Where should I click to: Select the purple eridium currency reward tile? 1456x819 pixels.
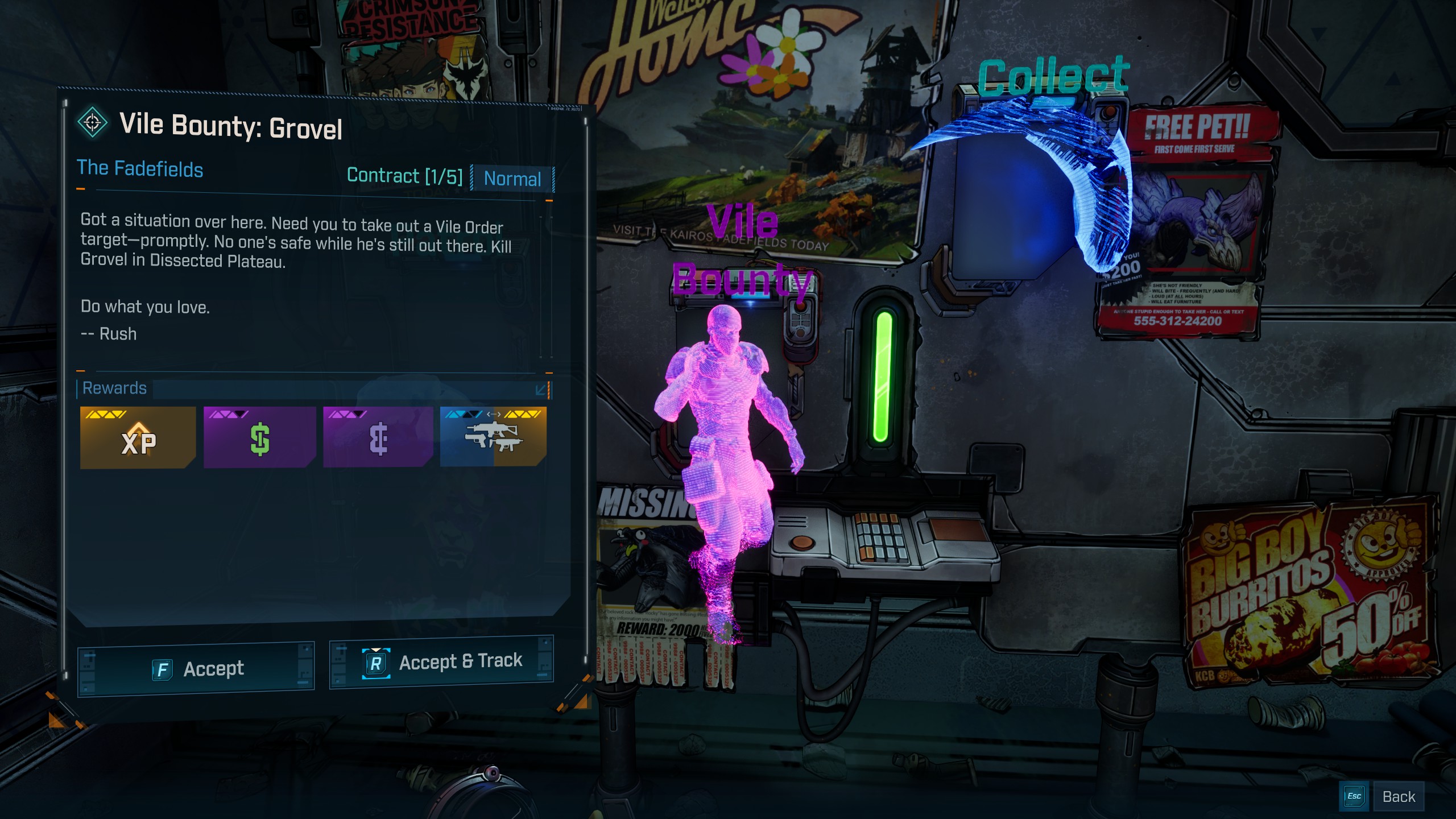[378, 437]
